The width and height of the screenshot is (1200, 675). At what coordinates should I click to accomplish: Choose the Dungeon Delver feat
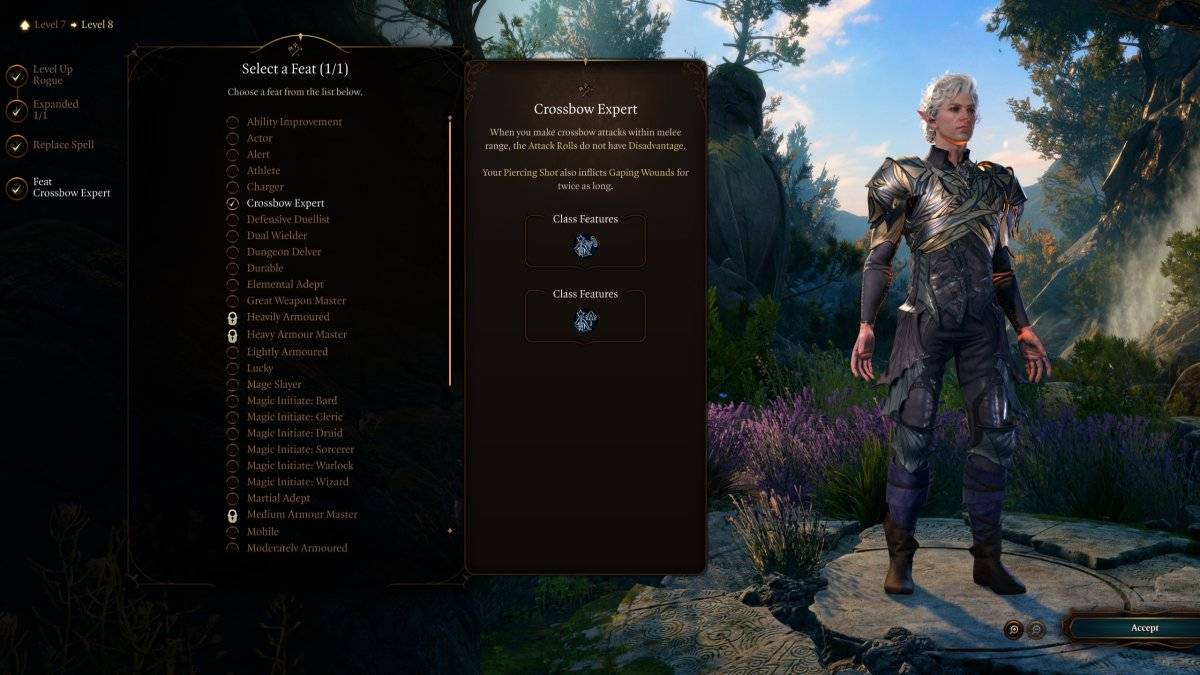(283, 252)
